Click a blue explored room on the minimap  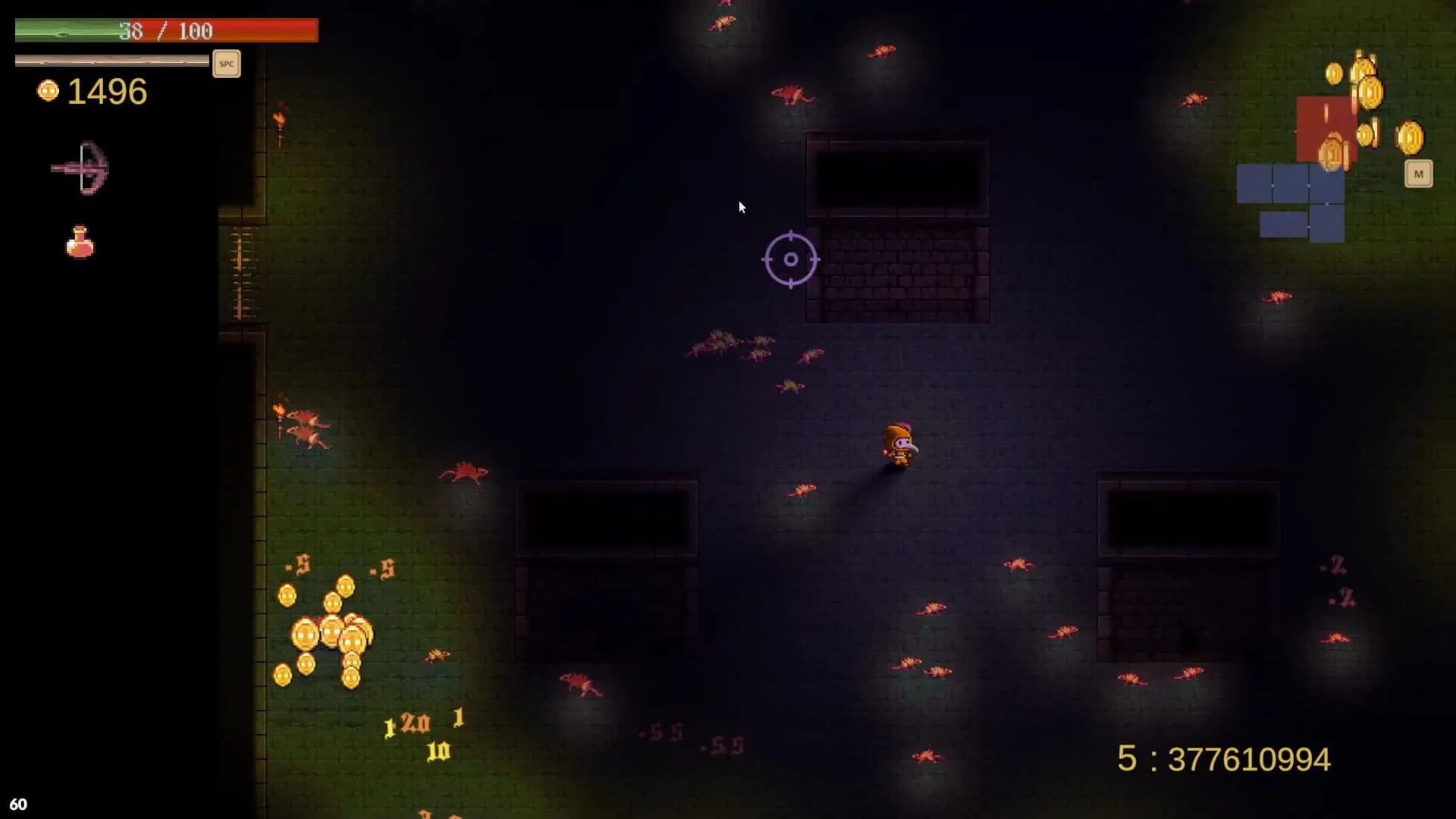coord(1289,182)
